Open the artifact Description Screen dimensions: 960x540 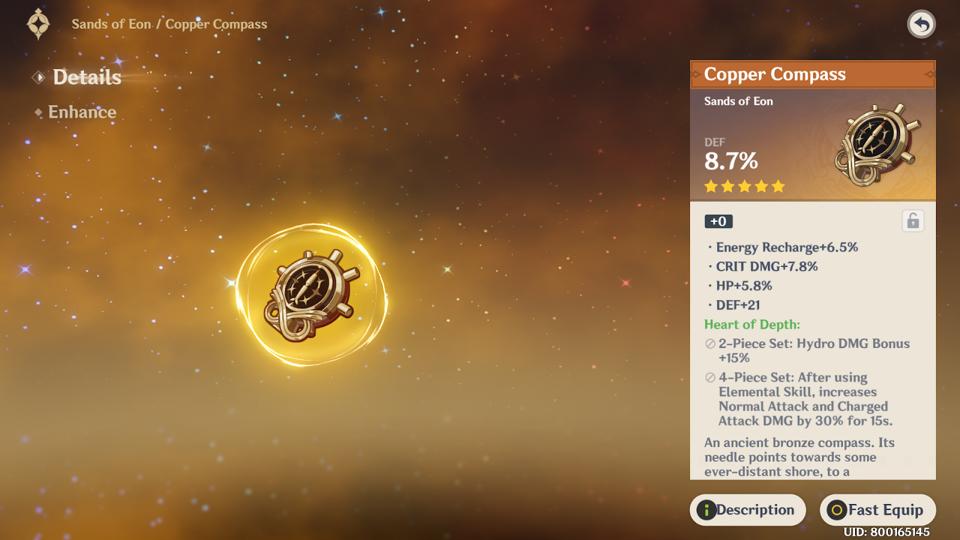tap(748, 510)
